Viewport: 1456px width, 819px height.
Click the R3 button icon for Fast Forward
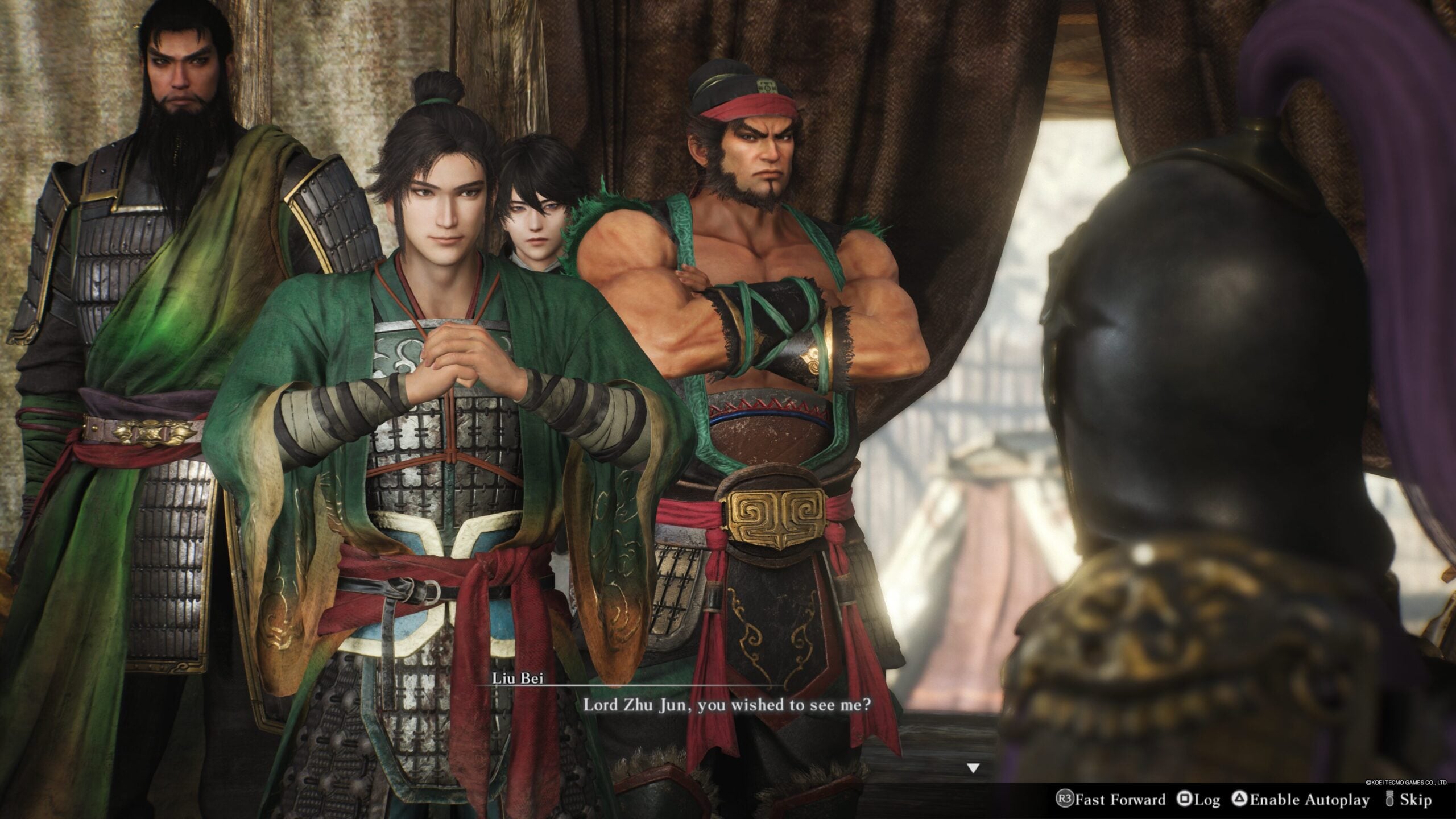[1066, 799]
